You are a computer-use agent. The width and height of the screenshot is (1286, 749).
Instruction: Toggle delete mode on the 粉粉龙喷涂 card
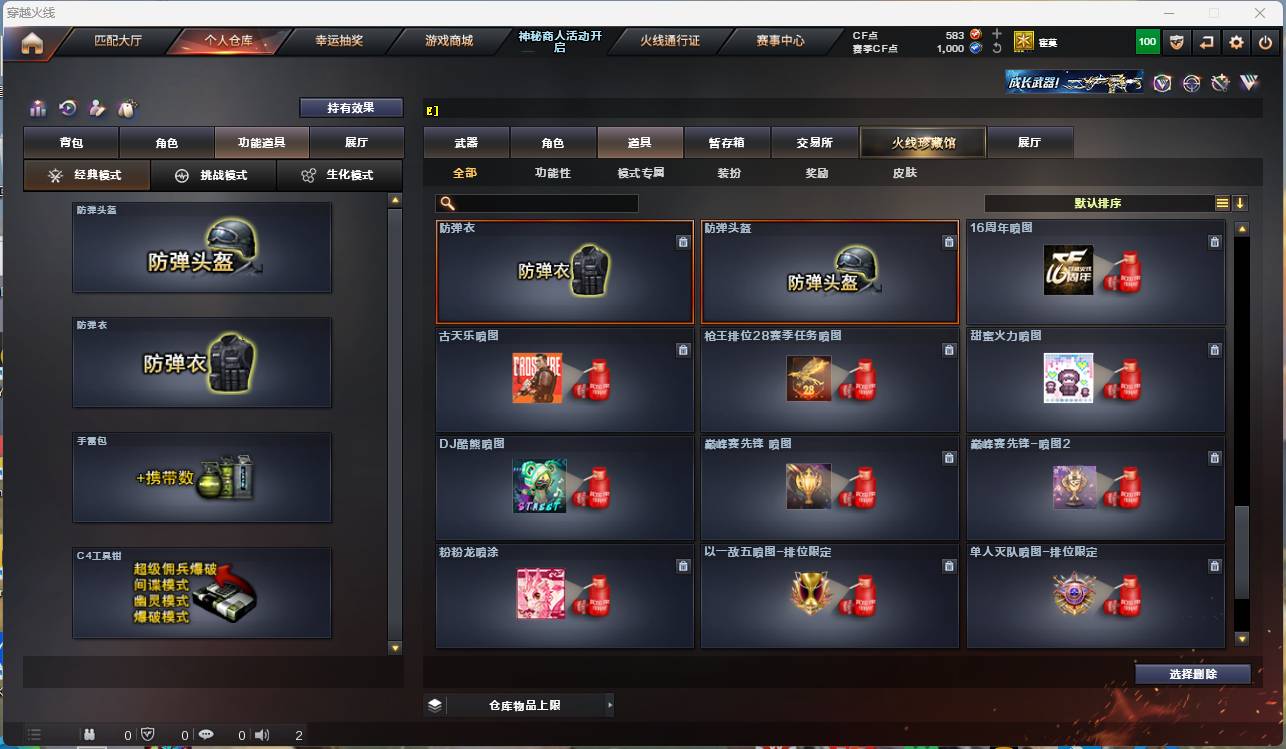coord(683,565)
